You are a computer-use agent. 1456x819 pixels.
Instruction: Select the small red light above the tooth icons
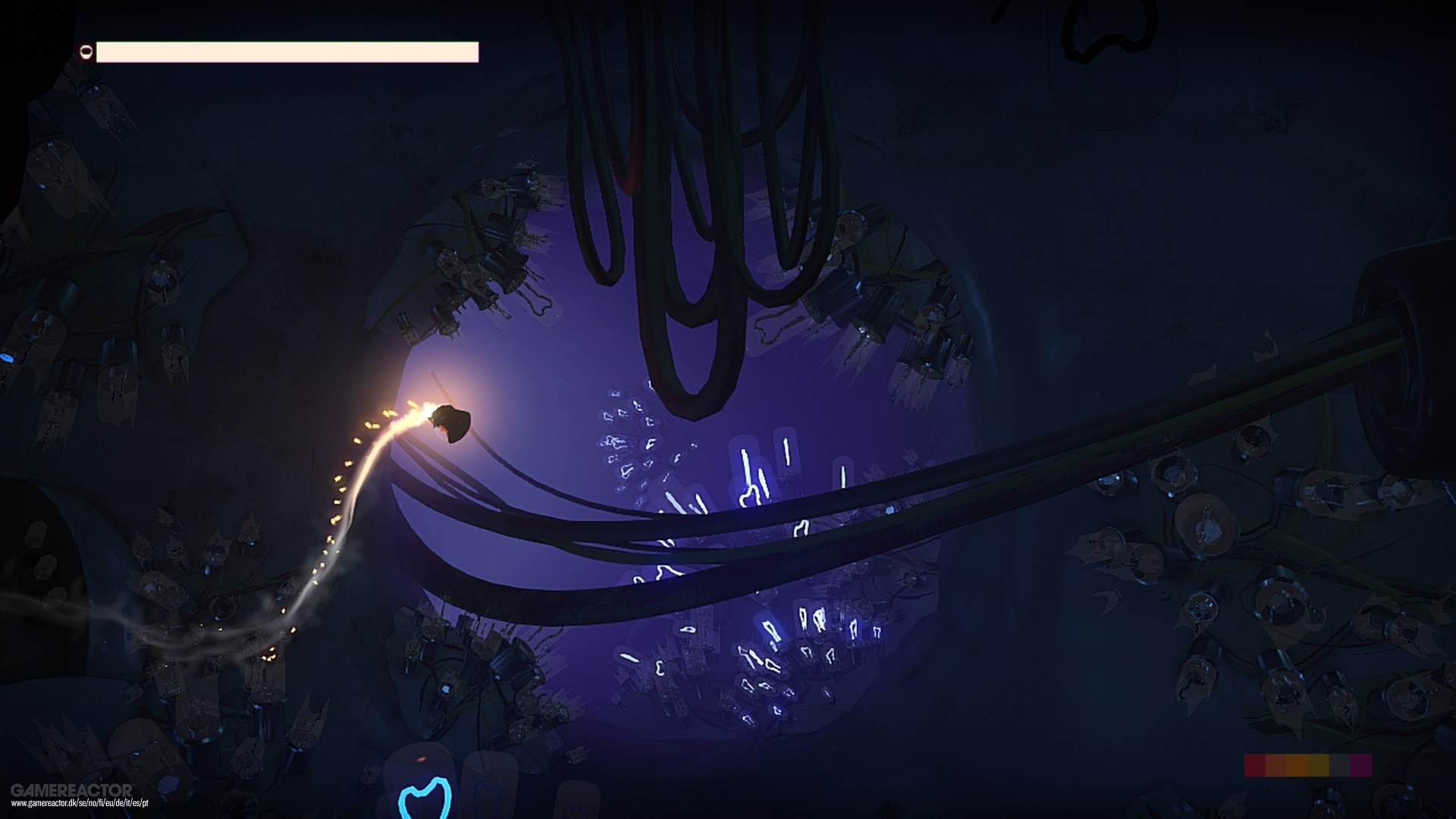pos(422,760)
